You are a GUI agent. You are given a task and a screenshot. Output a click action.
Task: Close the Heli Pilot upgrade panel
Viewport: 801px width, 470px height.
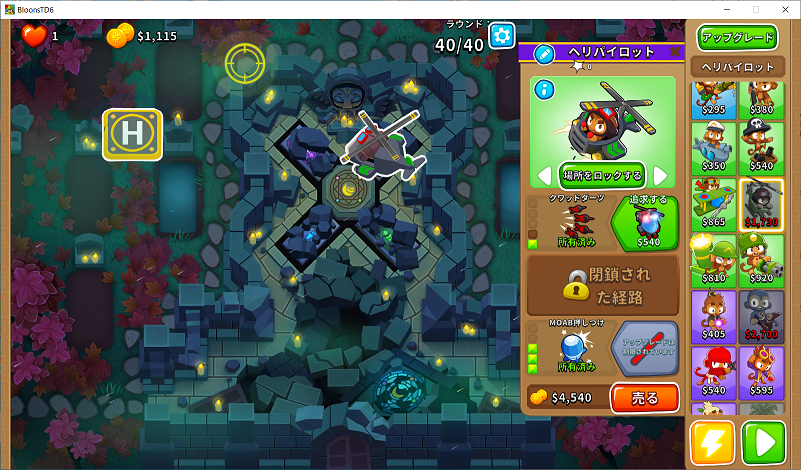pos(675,52)
